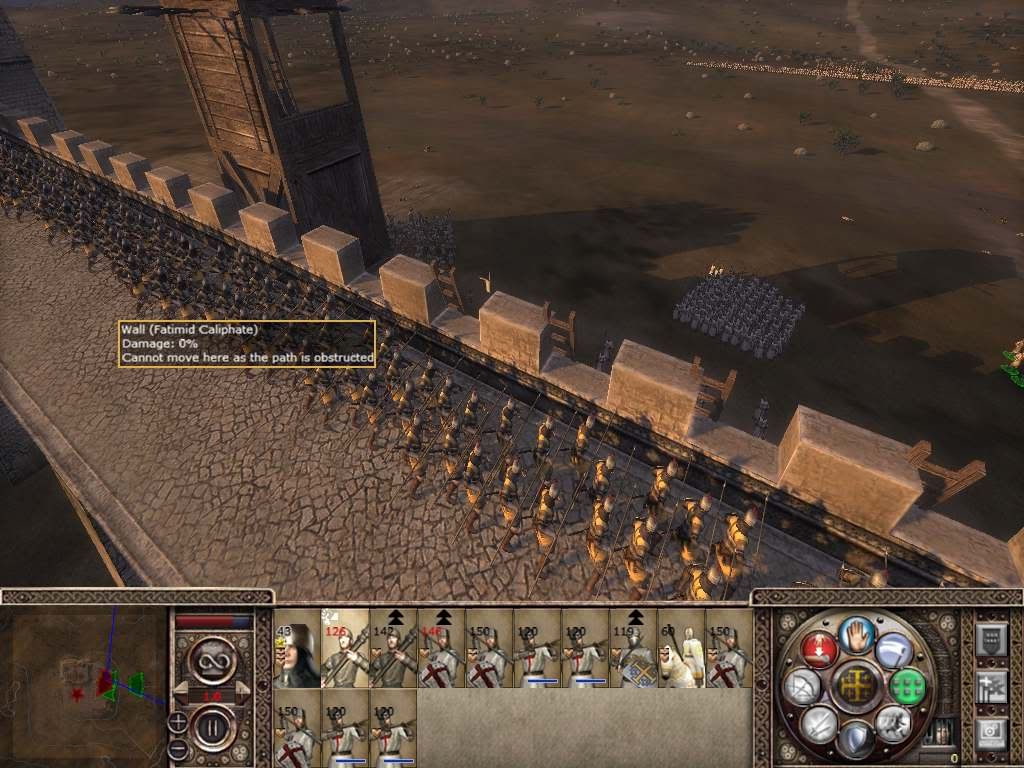1024x768 pixels.
Task: Select the general's unit card
Action: tap(297, 649)
